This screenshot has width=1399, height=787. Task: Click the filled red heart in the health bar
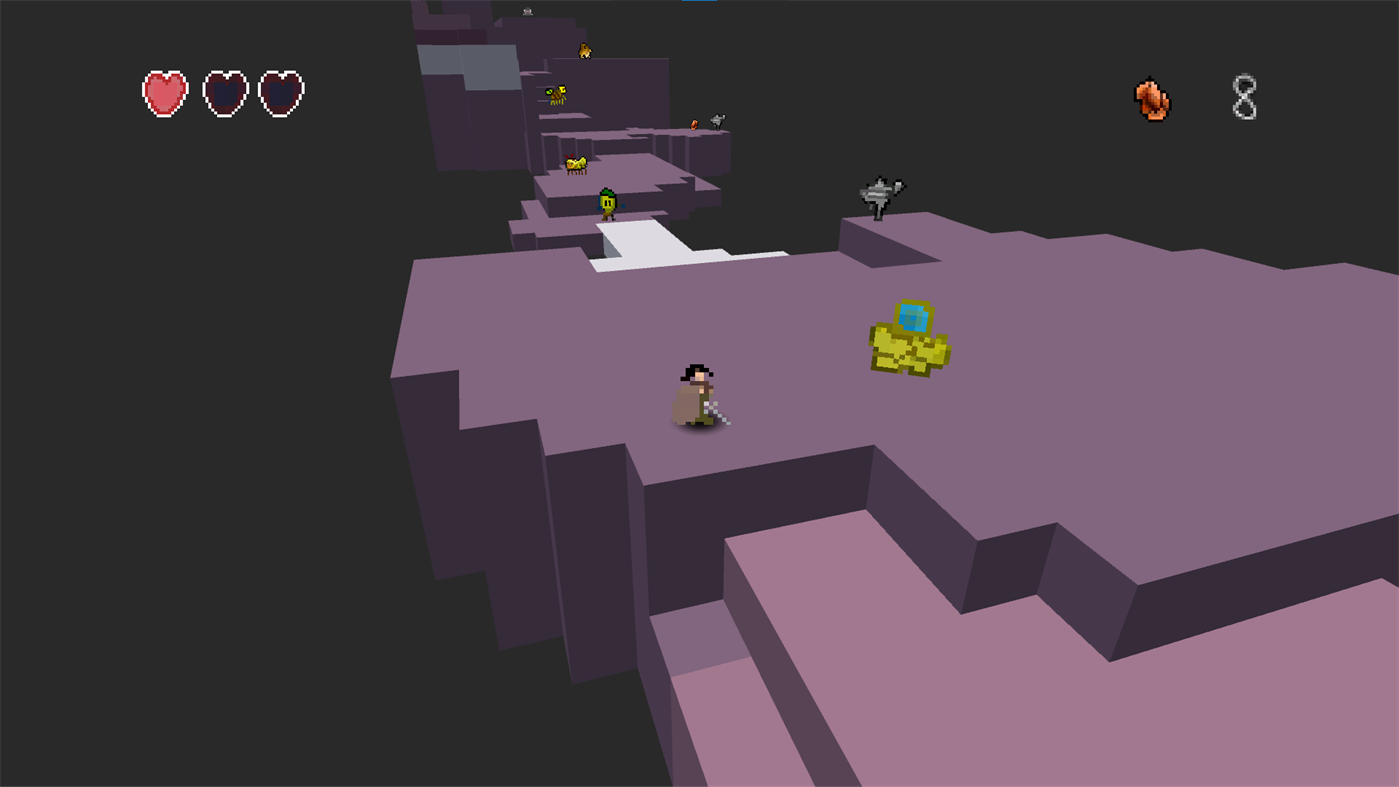[164, 93]
